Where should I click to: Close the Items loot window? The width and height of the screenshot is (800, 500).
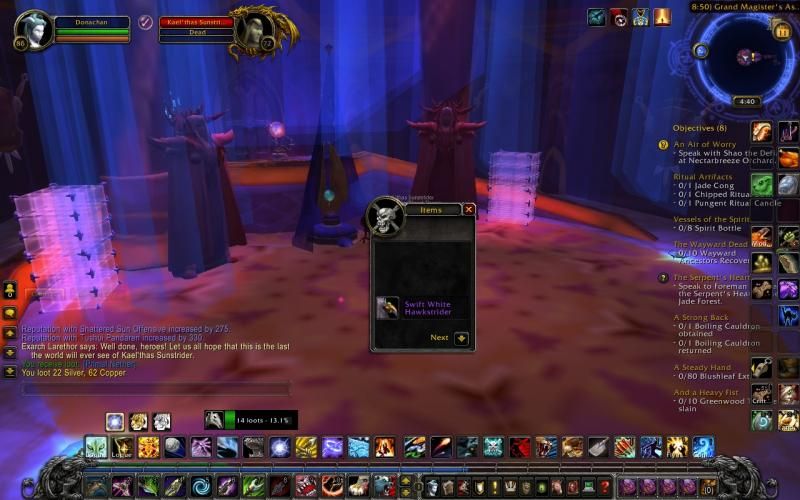pyautogui.click(x=469, y=209)
